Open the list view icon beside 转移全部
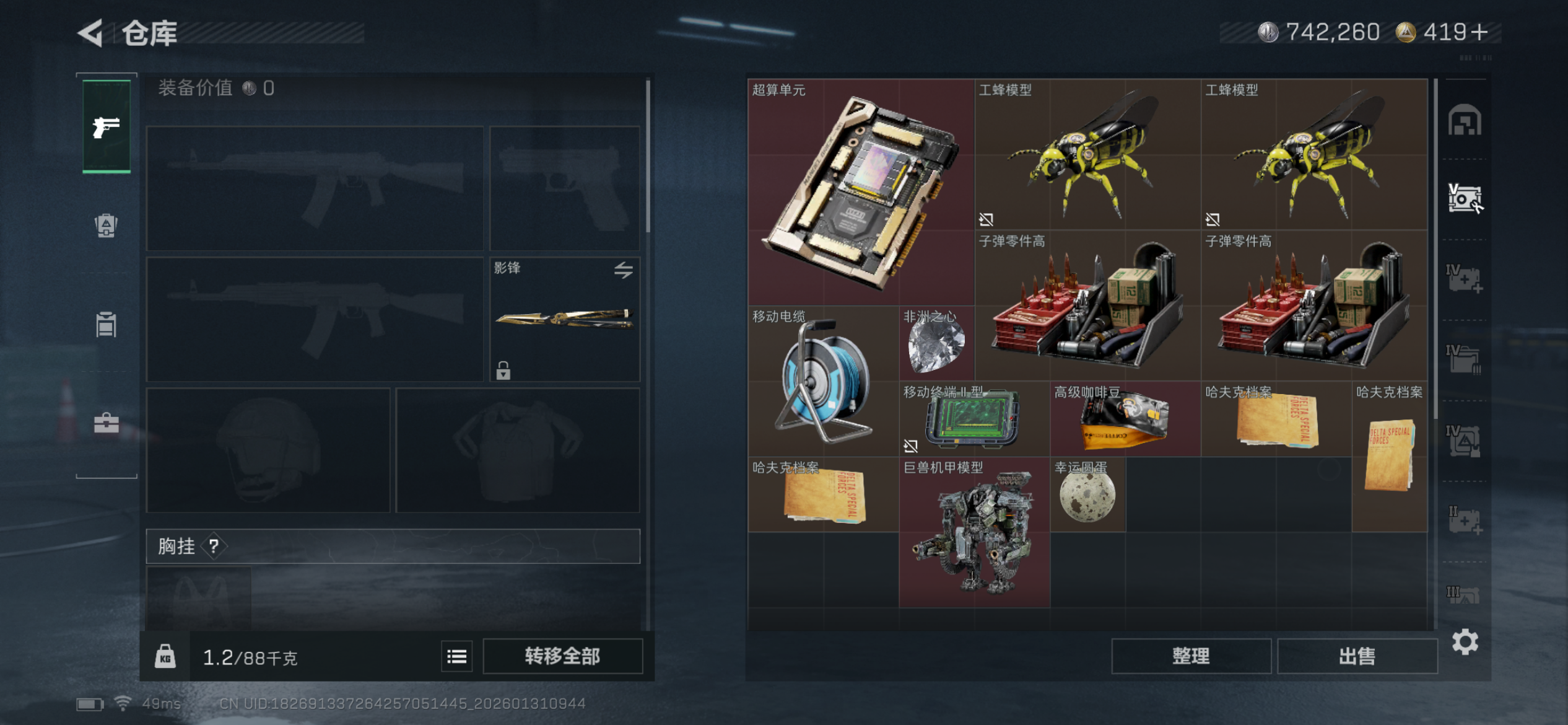The height and width of the screenshot is (725, 1568). [457, 656]
